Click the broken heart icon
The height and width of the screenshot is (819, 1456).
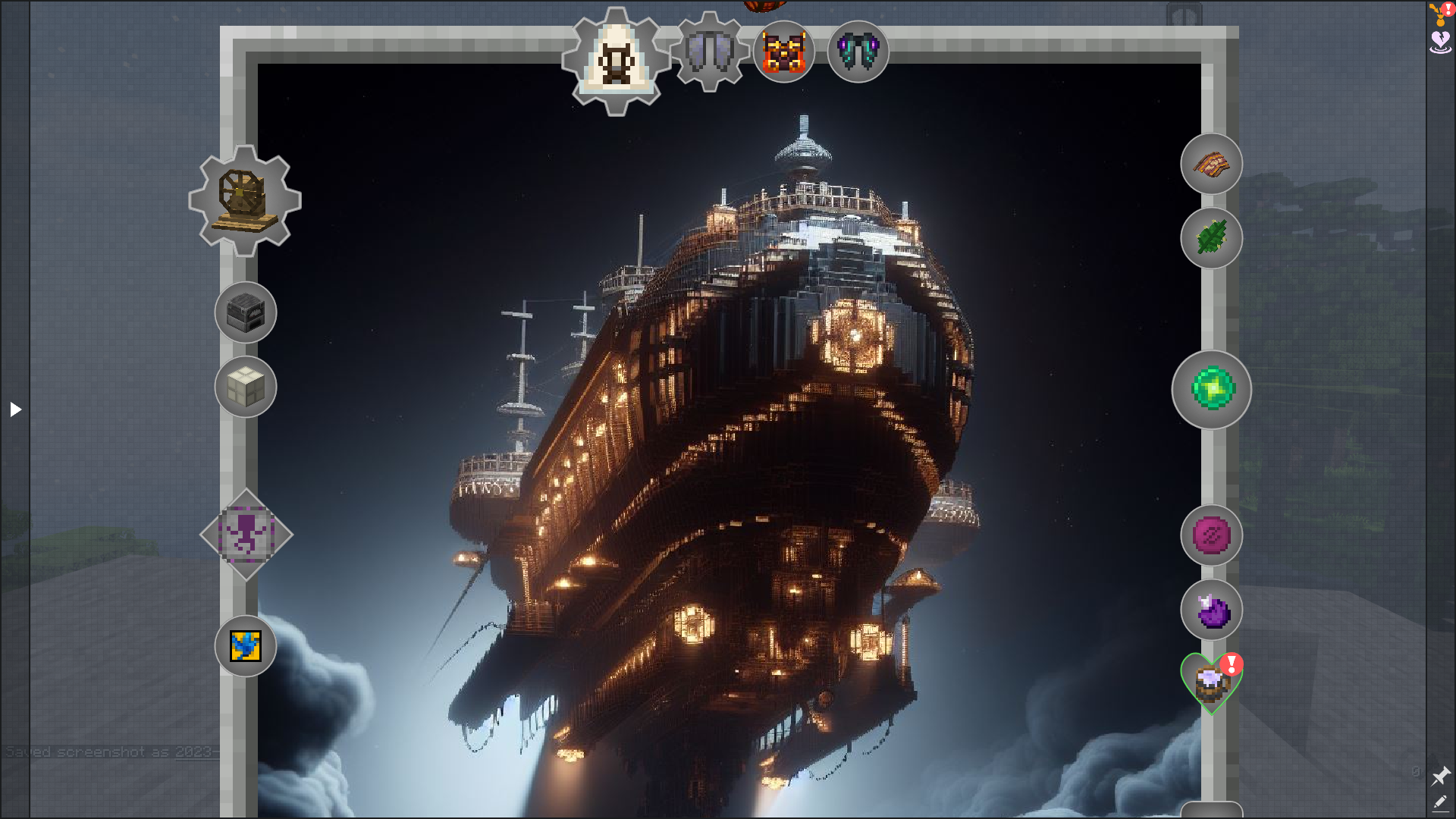(x=1440, y=41)
